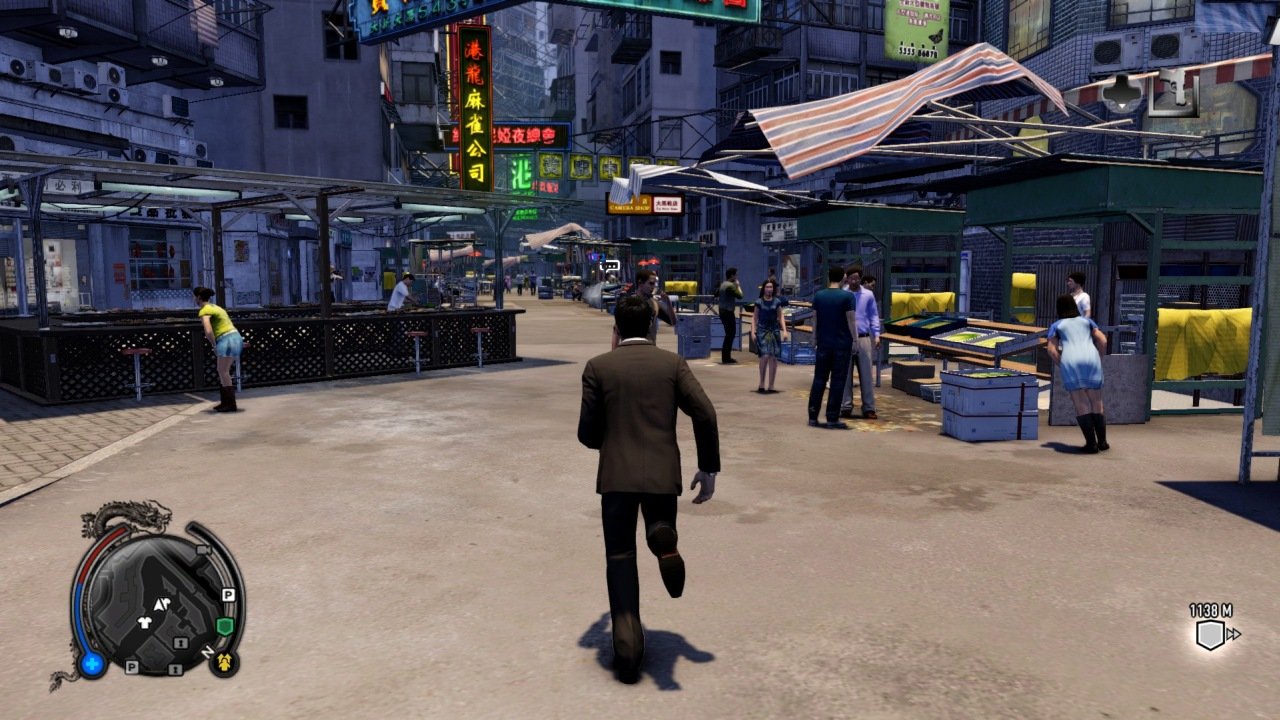Click the yellow Face meter icon
This screenshot has height=720, width=1280.
coord(223,661)
